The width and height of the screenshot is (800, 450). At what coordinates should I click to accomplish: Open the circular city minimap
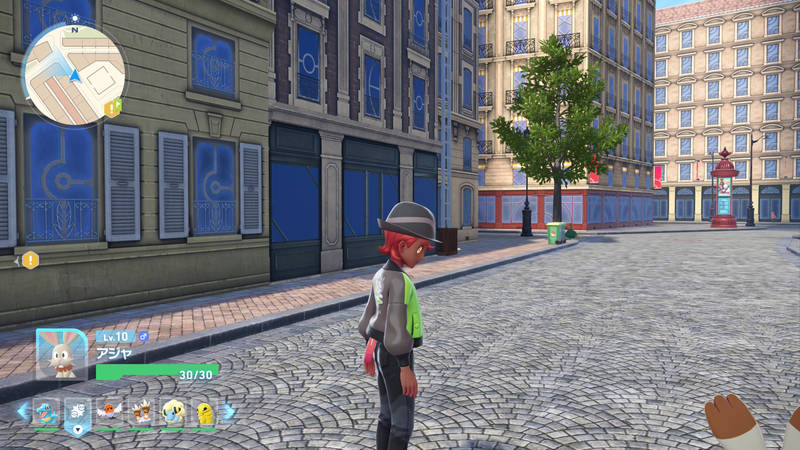tap(73, 73)
